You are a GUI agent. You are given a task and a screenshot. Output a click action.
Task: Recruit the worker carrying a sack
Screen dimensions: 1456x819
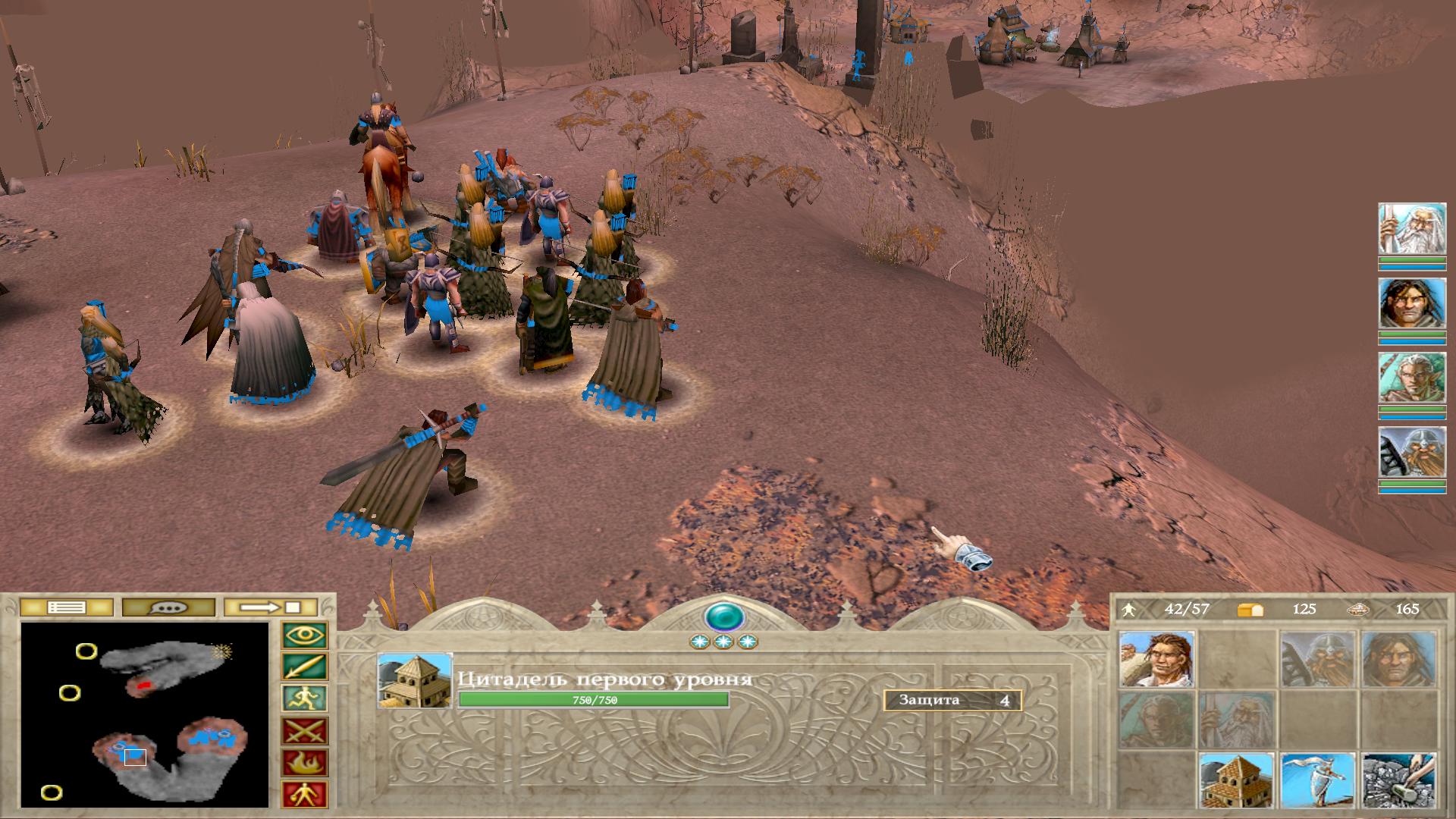pos(1156,660)
